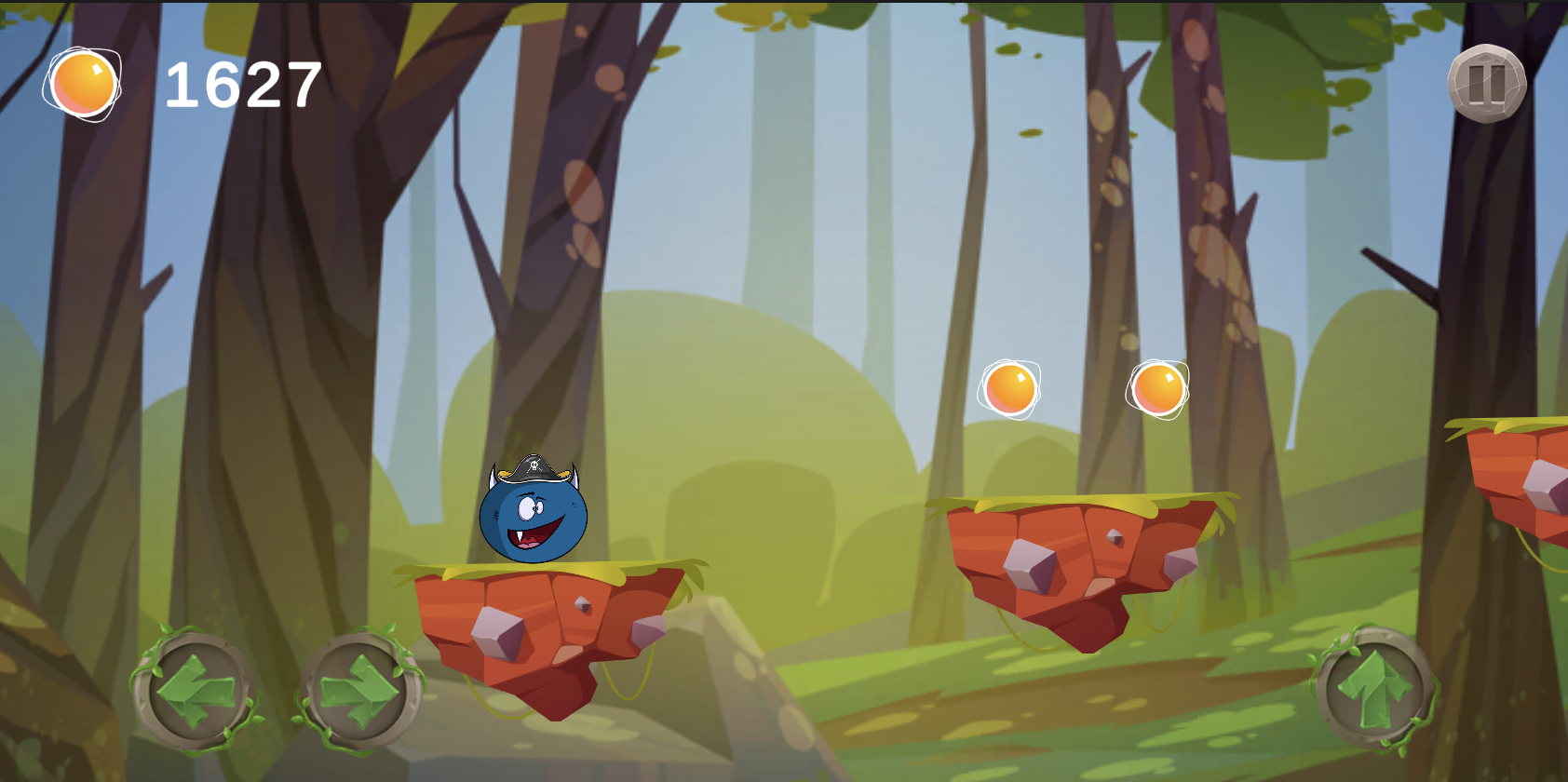The height and width of the screenshot is (782, 1568).
Task: Select the leftmost floating coin pickup
Action: (x=1010, y=391)
